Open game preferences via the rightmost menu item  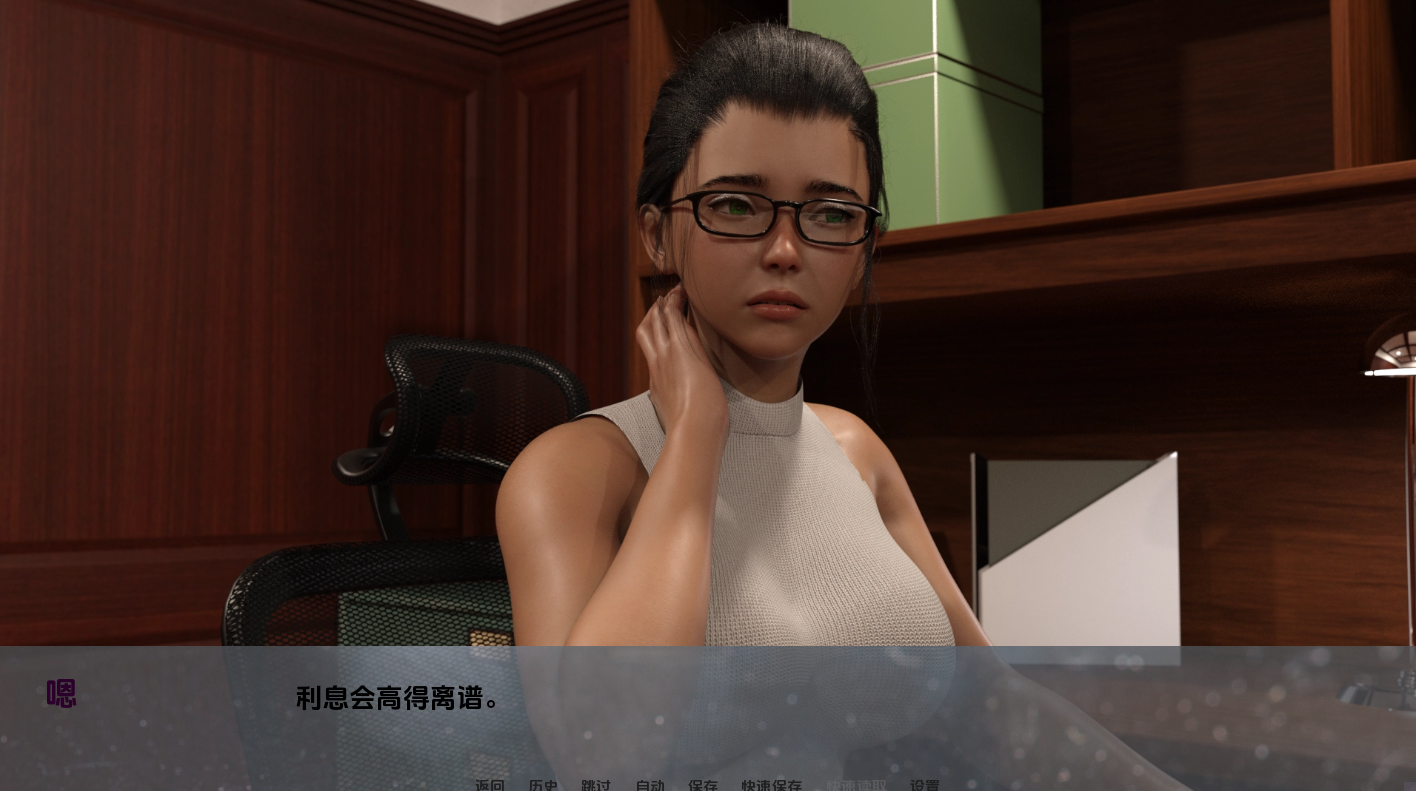(x=925, y=786)
